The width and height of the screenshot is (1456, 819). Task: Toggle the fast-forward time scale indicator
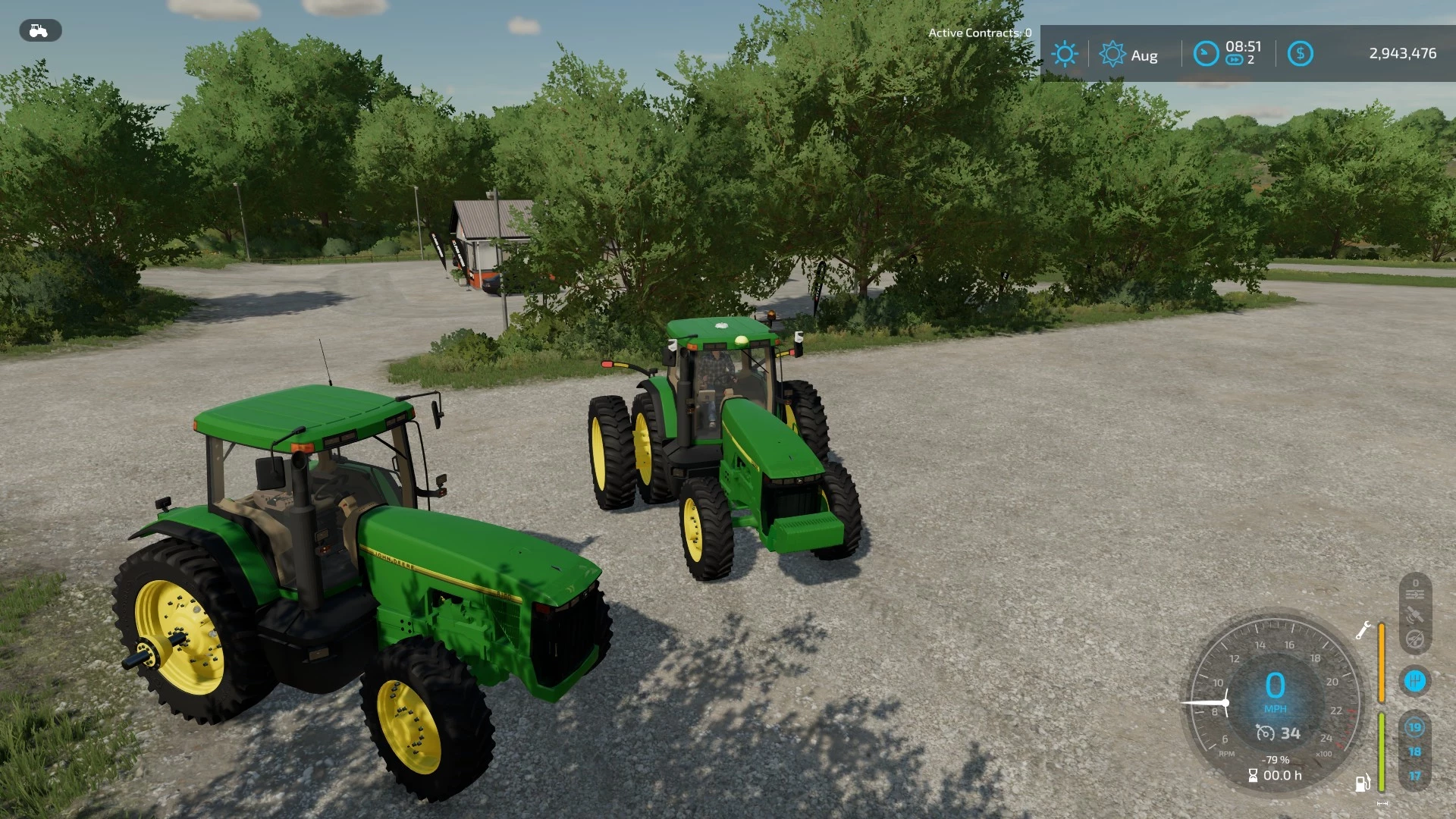(1235, 61)
